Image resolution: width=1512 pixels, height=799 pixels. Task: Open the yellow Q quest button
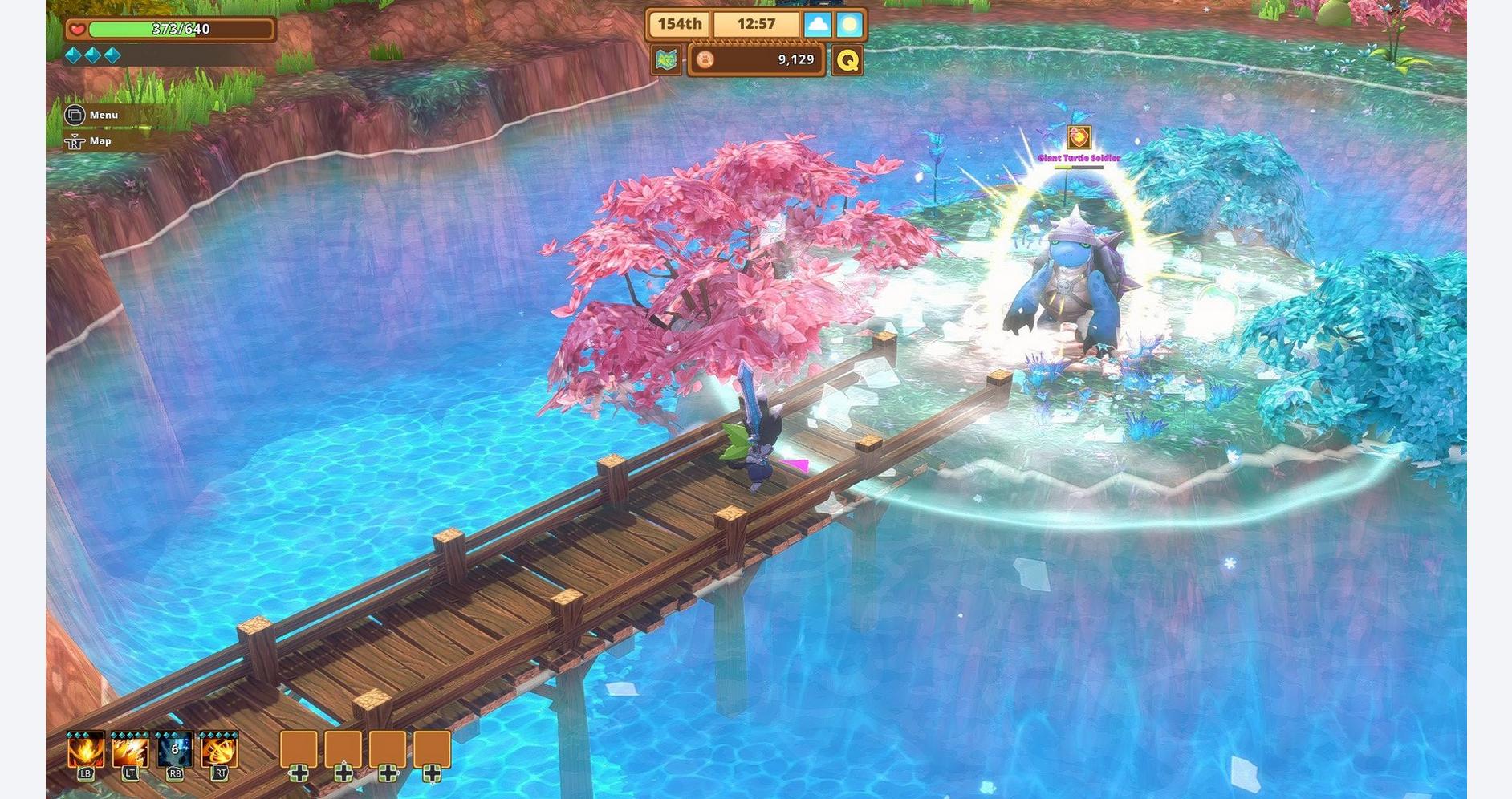847,59
